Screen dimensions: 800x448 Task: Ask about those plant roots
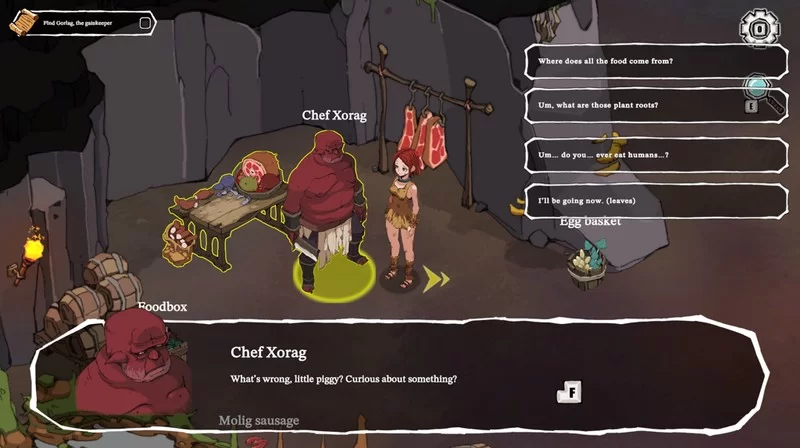[x=640, y=106]
